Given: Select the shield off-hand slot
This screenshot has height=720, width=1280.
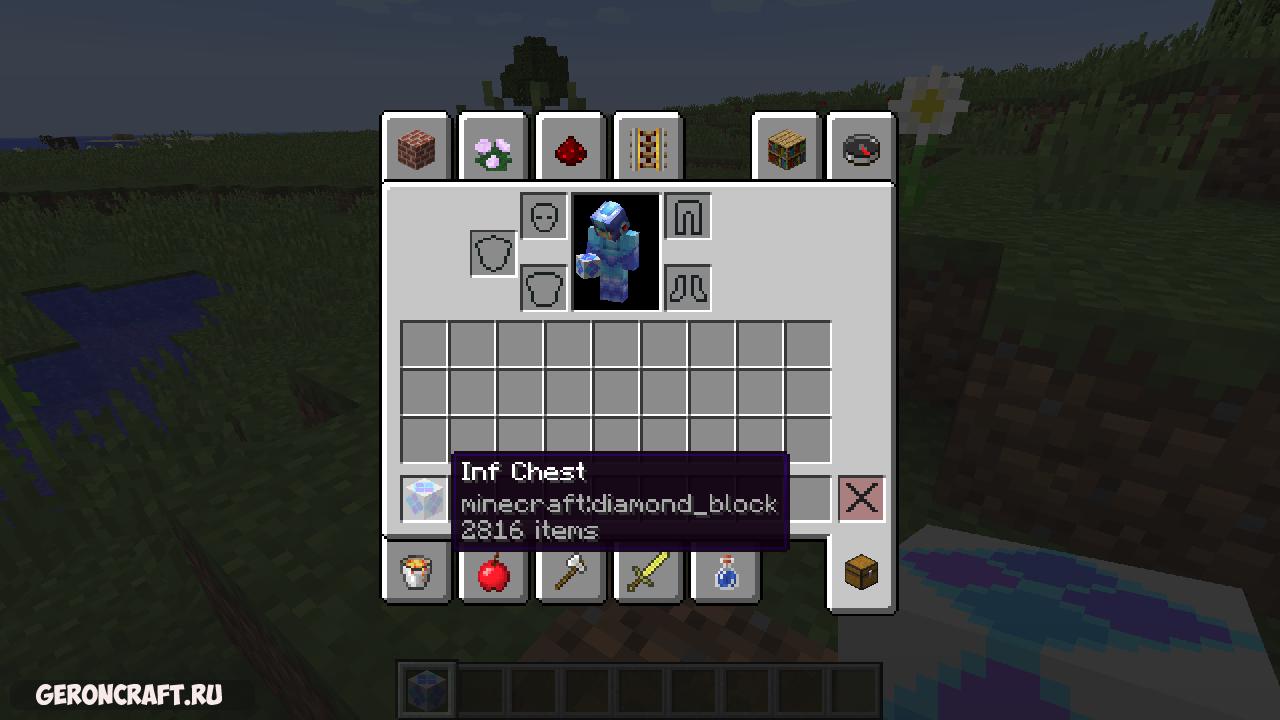Looking at the screenshot, I should [494, 253].
